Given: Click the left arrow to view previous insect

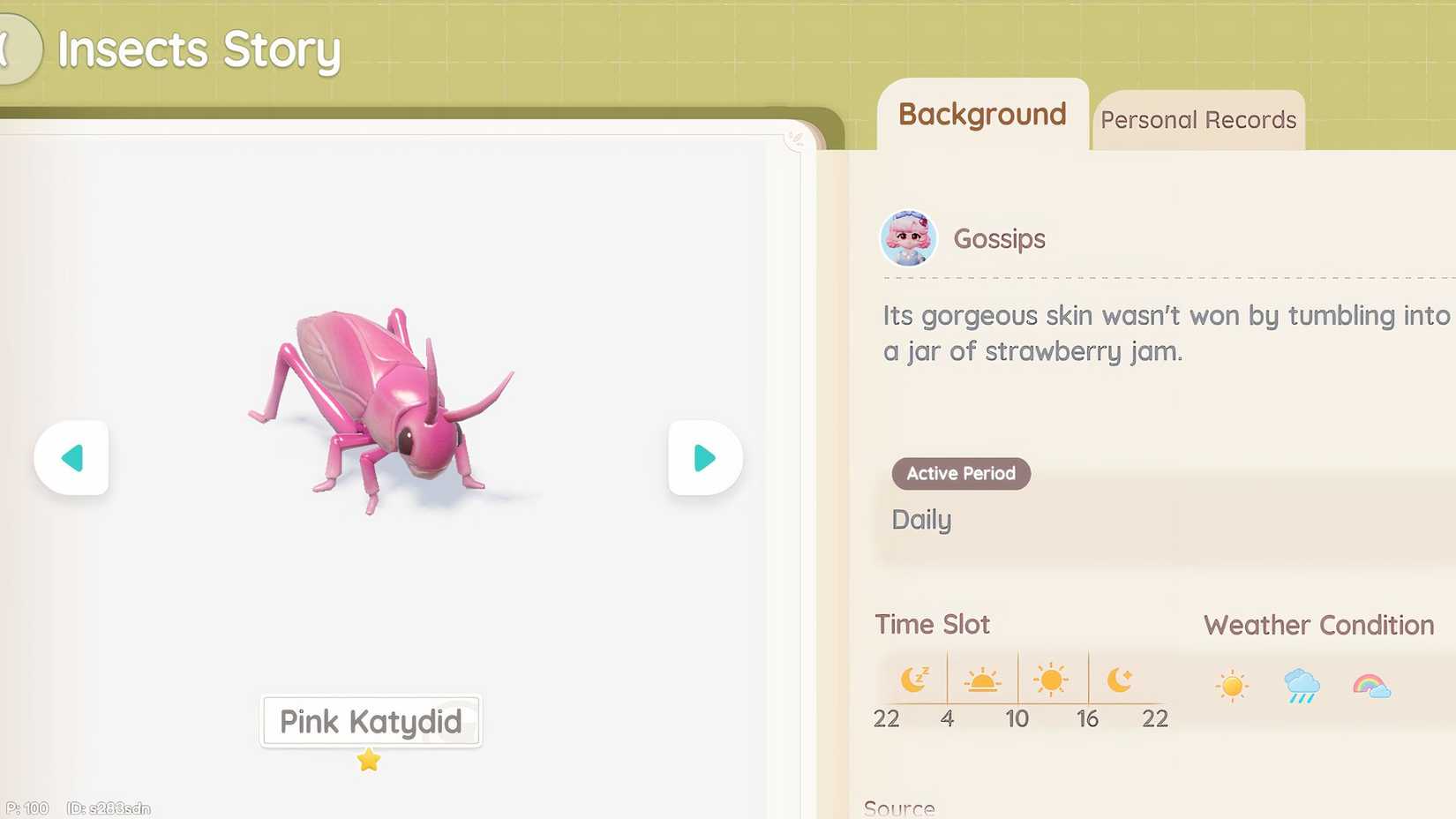Looking at the screenshot, I should pyautogui.click(x=71, y=458).
